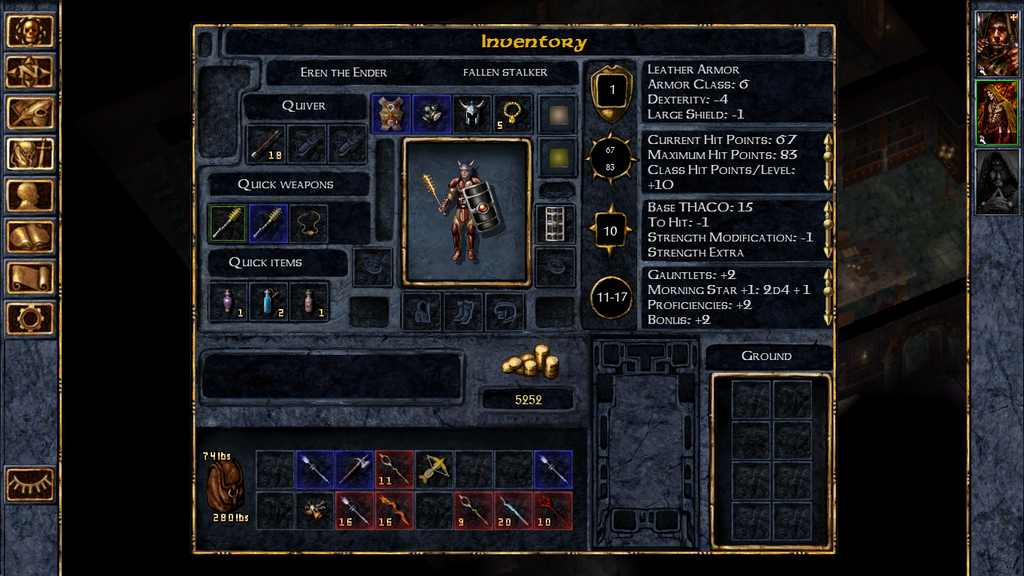Screen dimensions: 1024x576
Task: Click the gold coins pile
Action: 528,361
